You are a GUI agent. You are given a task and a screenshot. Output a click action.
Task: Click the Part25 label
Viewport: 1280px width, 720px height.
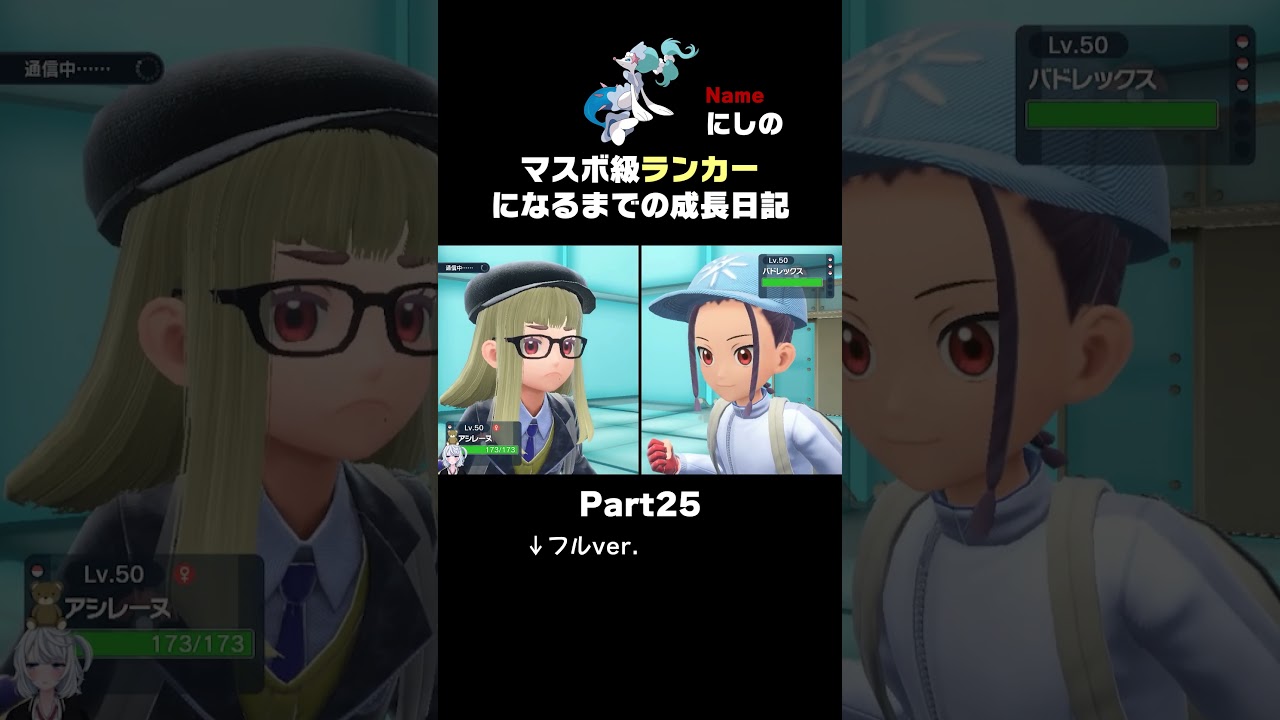pos(640,505)
